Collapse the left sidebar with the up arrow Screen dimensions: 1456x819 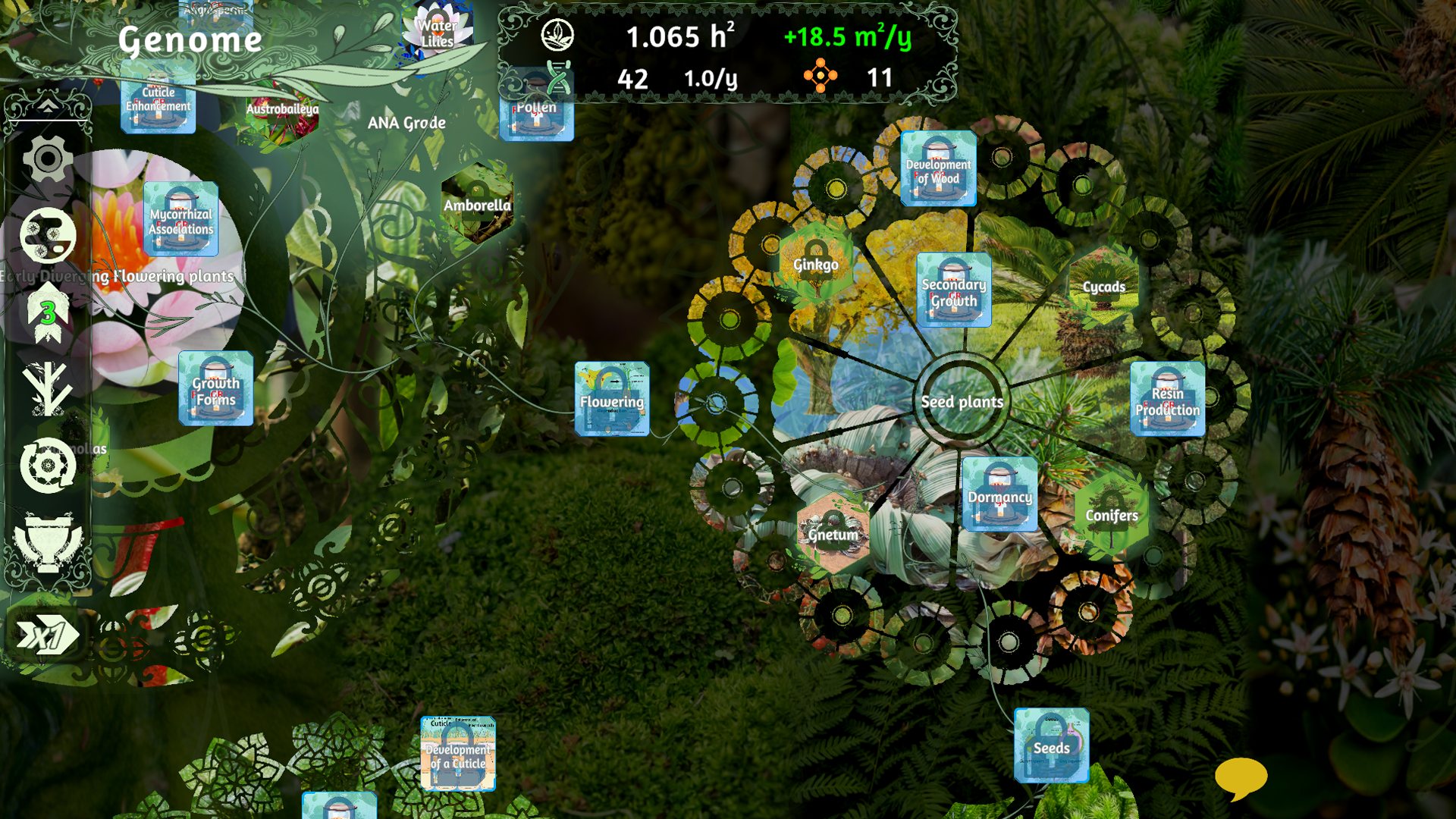coord(47,106)
